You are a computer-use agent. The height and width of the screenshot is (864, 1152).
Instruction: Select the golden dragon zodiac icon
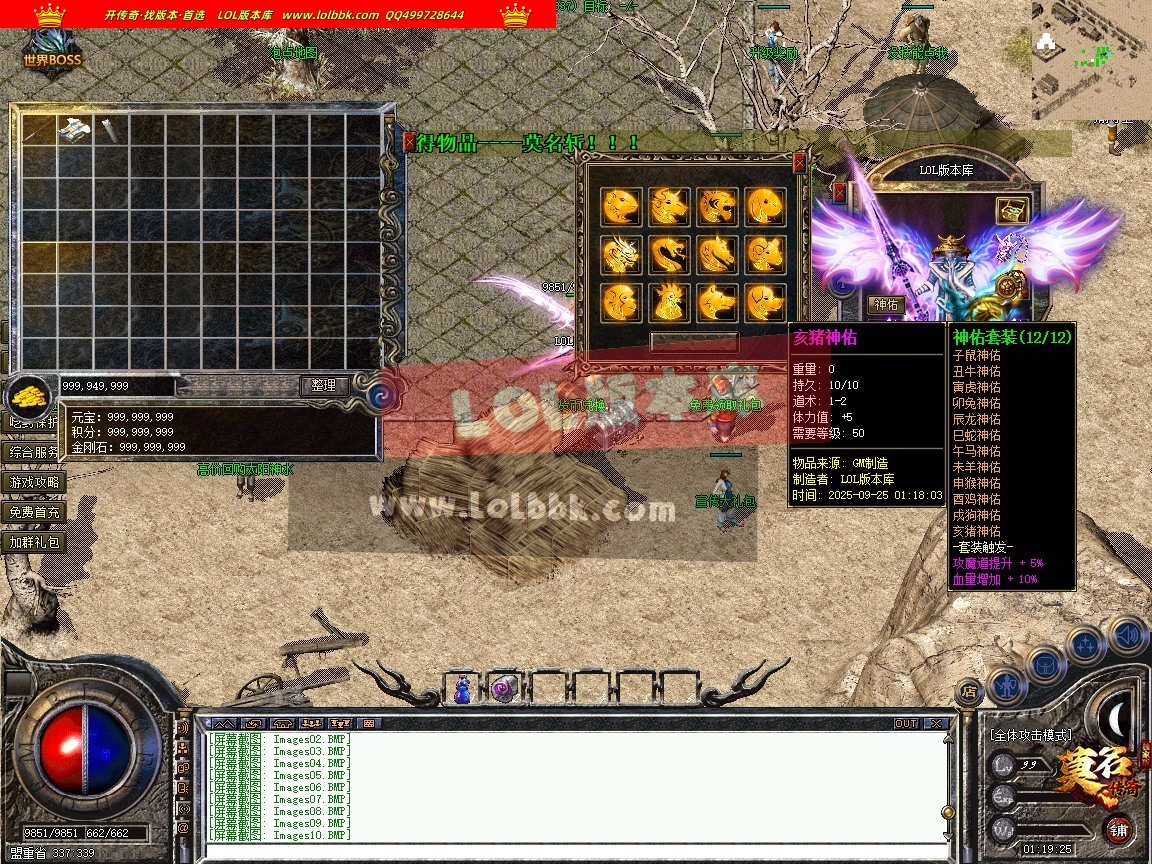pos(620,254)
